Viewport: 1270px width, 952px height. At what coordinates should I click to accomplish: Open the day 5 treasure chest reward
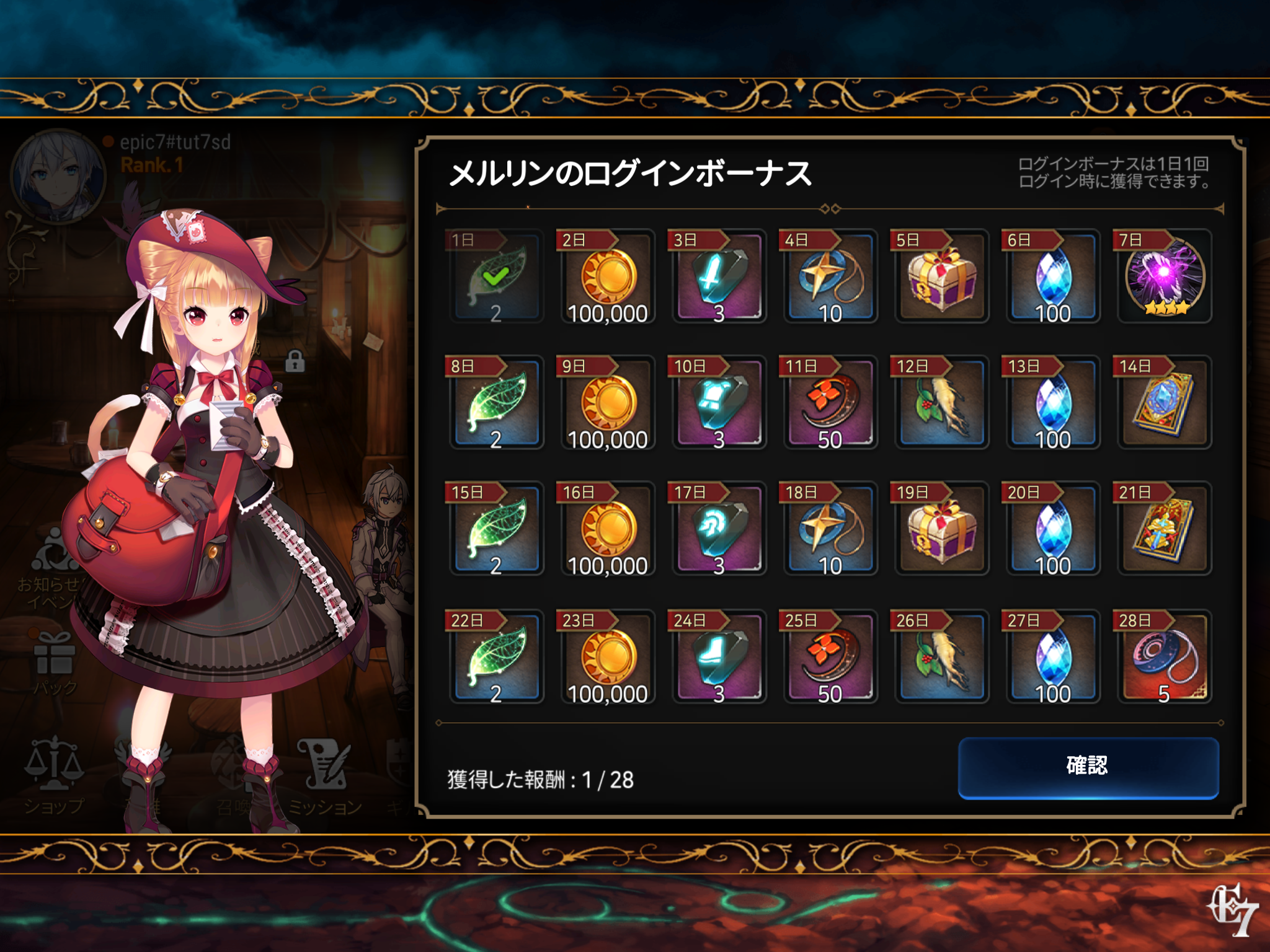coord(941,276)
